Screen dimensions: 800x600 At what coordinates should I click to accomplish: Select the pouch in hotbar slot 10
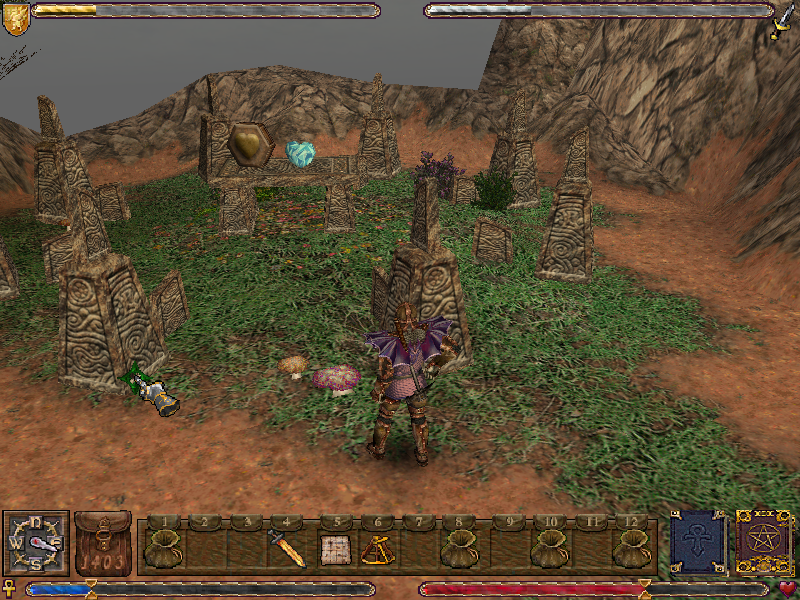[549, 548]
